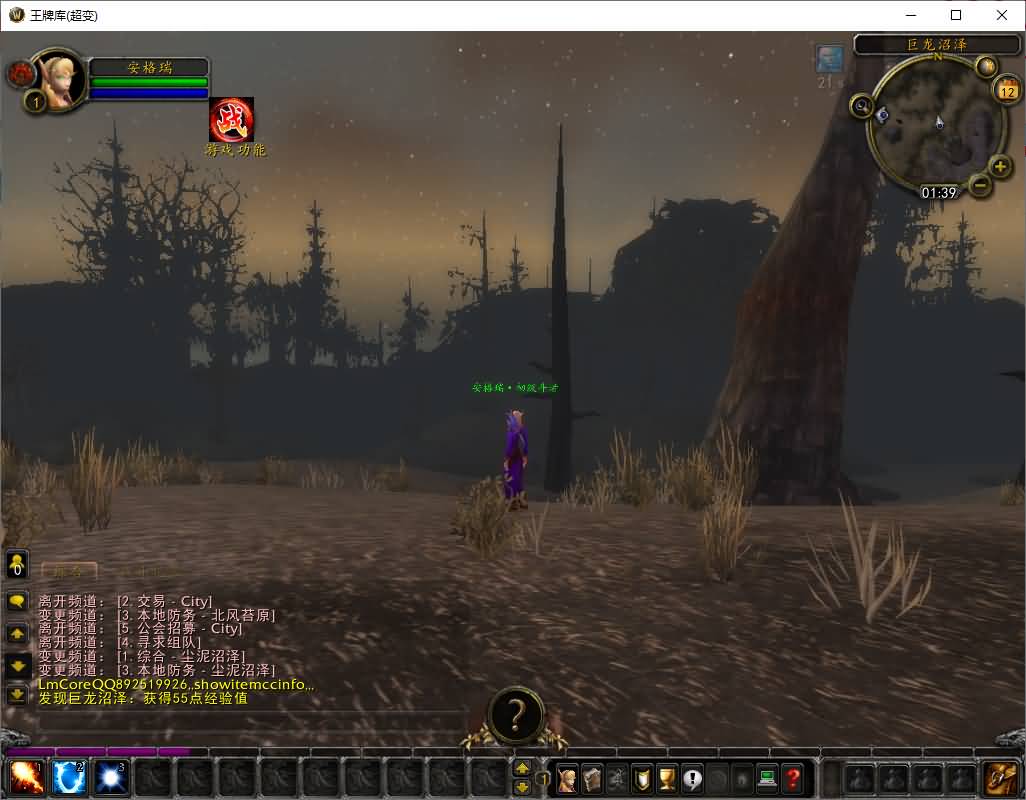This screenshot has width=1026, height=800.
Task: Open the chat speech bubble menu
Action: pos(17,601)
